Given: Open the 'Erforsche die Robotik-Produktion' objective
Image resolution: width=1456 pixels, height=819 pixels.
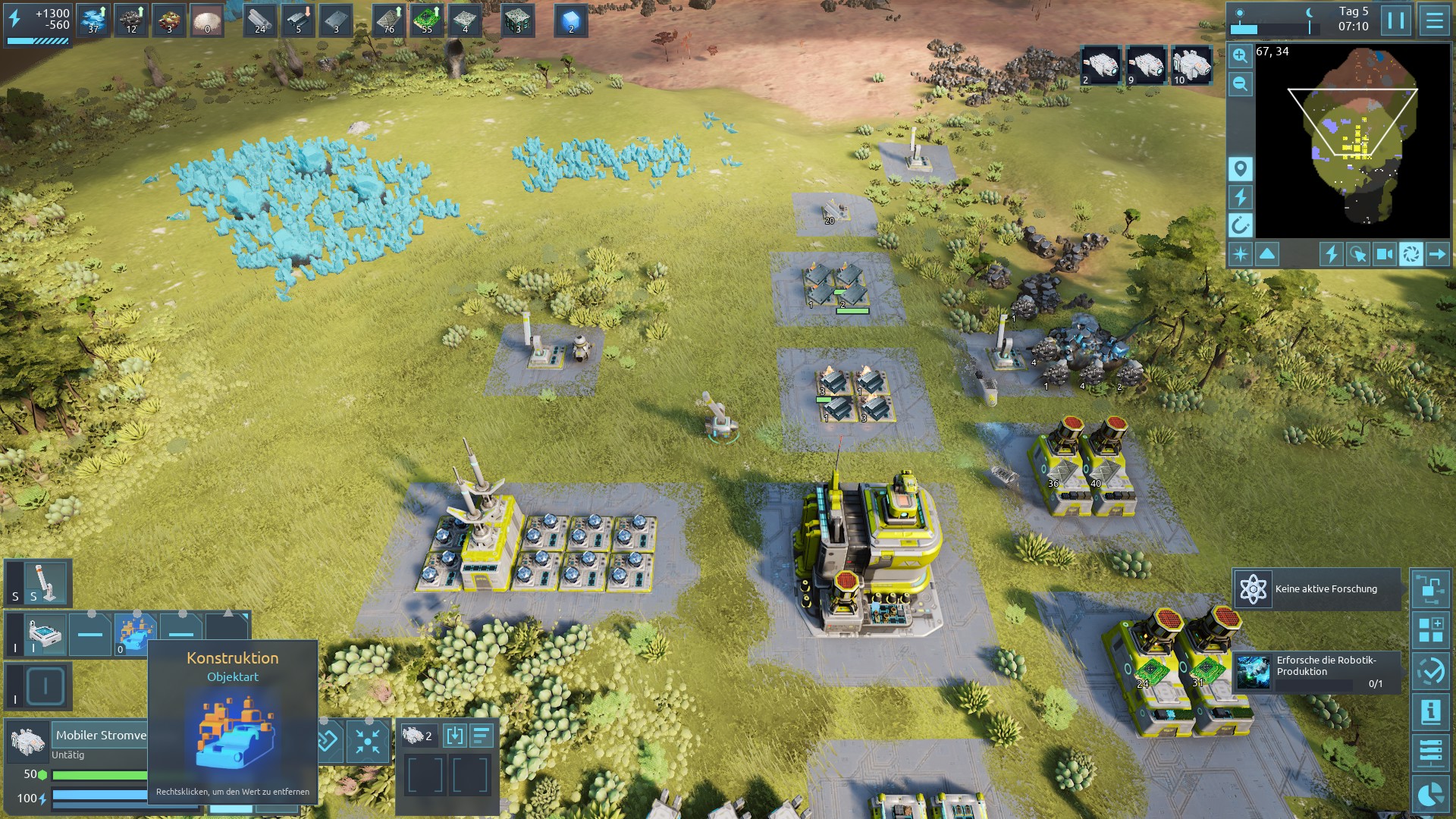Looking at the screenshot, I should tap(1316, 672).
